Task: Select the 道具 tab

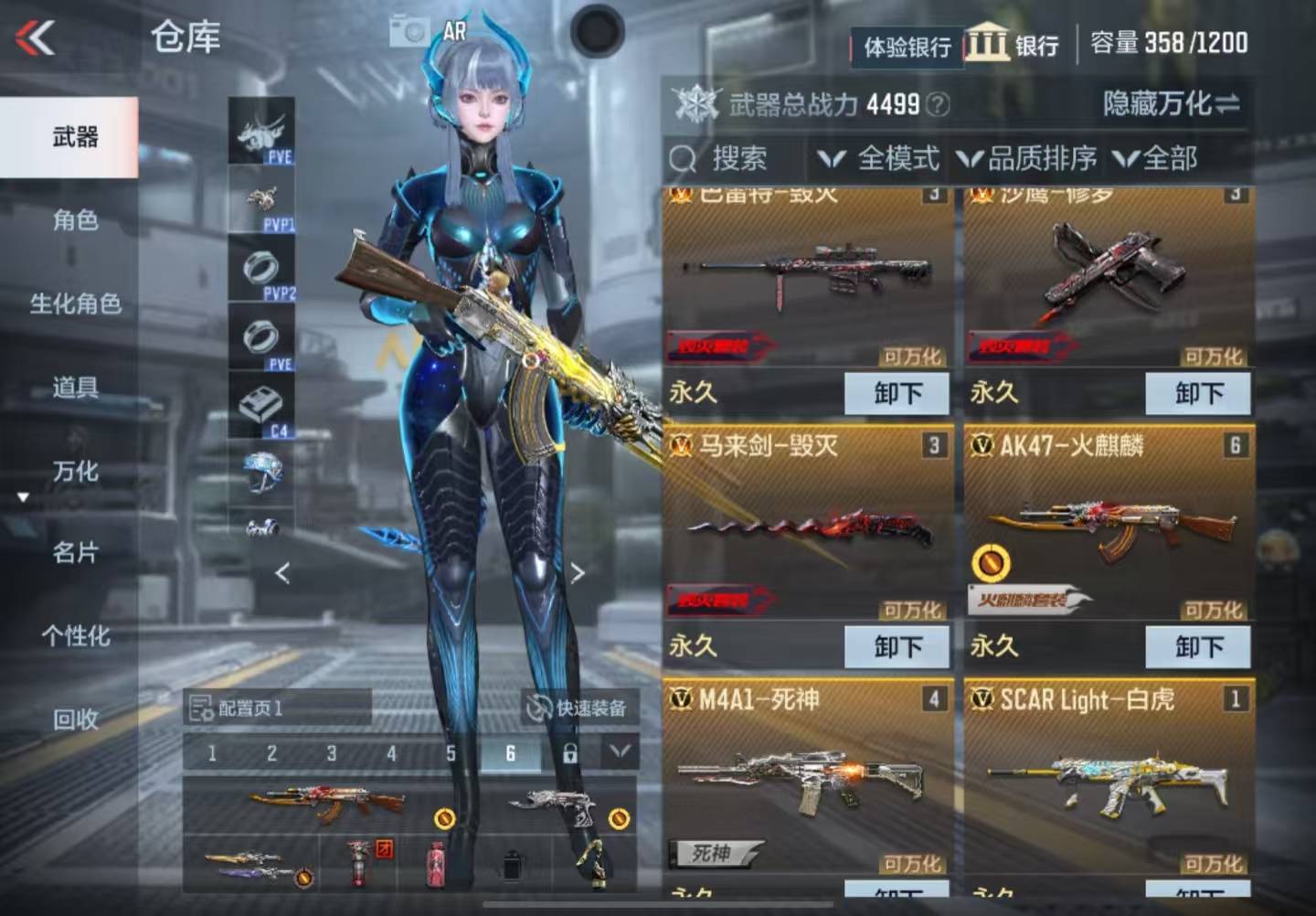Action: (75, 388)
